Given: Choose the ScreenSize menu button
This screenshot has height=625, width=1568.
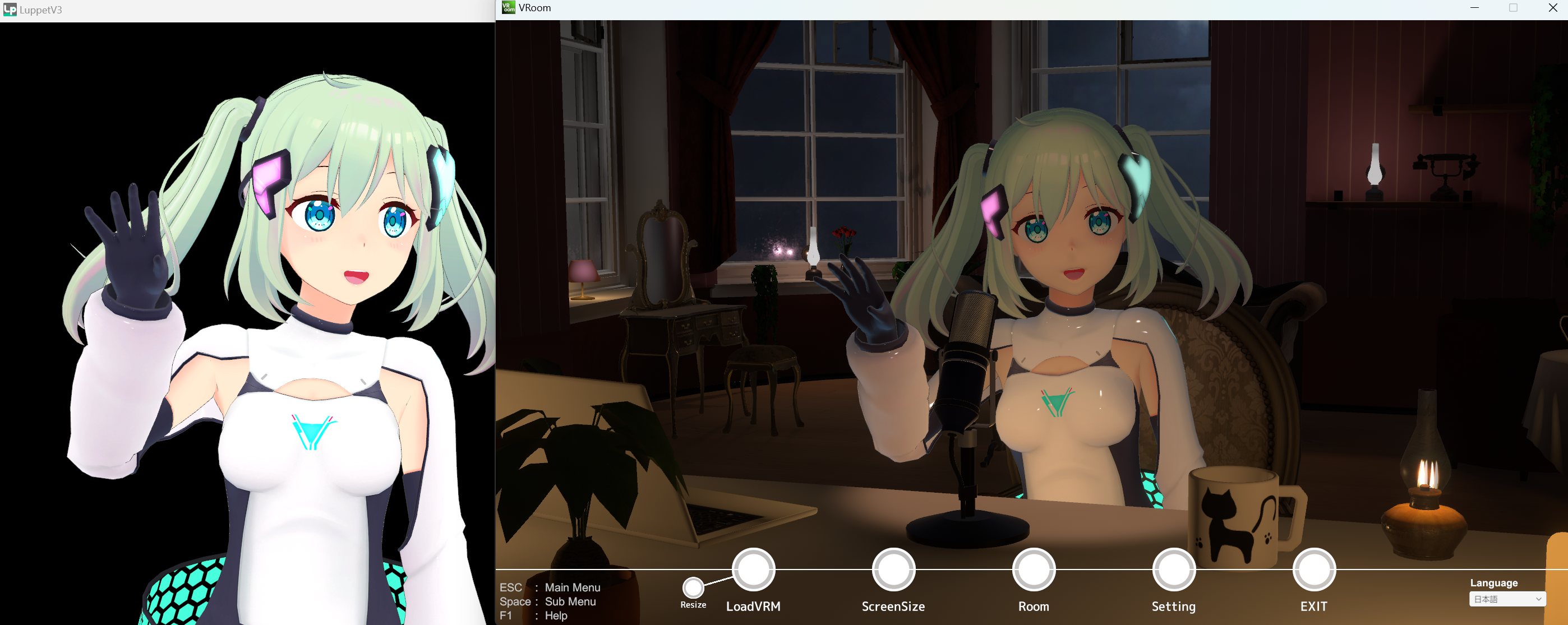Looking at the screenshot, I should tap(893, 570).
